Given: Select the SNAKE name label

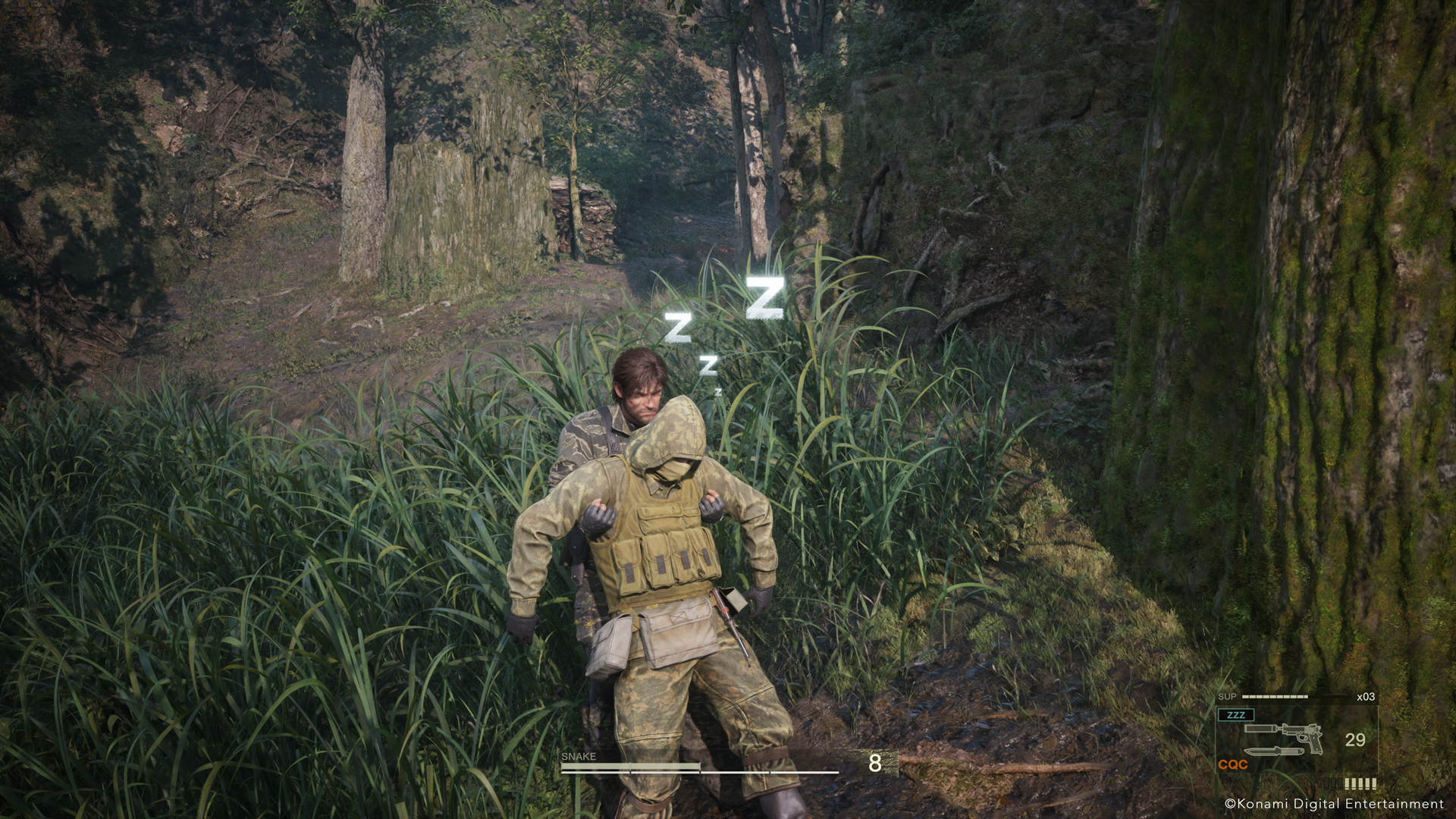Looking at the screenshot, I should pos(578,756).
